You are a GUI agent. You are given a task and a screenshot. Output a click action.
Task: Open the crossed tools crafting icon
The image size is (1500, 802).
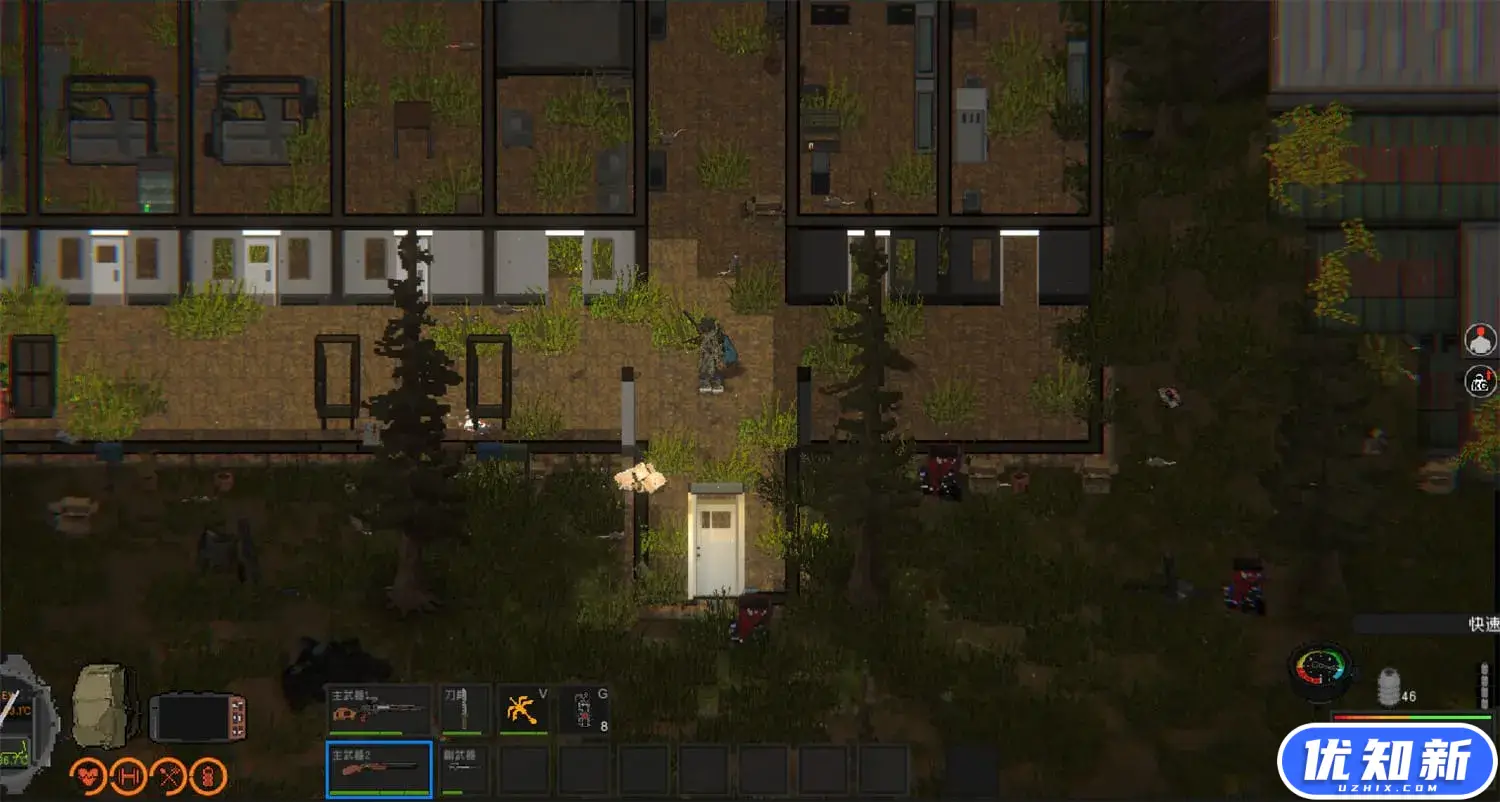[168, 777]
